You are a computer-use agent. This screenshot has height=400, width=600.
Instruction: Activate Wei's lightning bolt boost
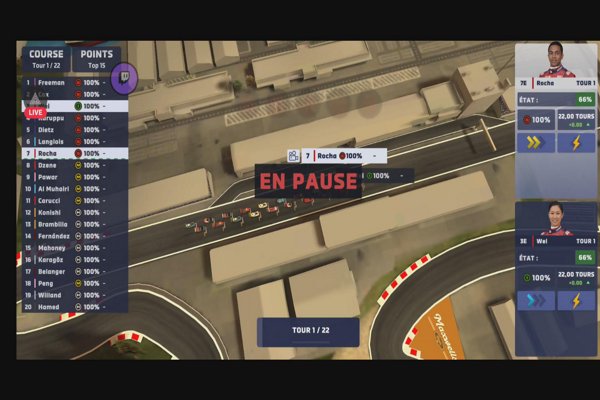[x=577, y=301]
